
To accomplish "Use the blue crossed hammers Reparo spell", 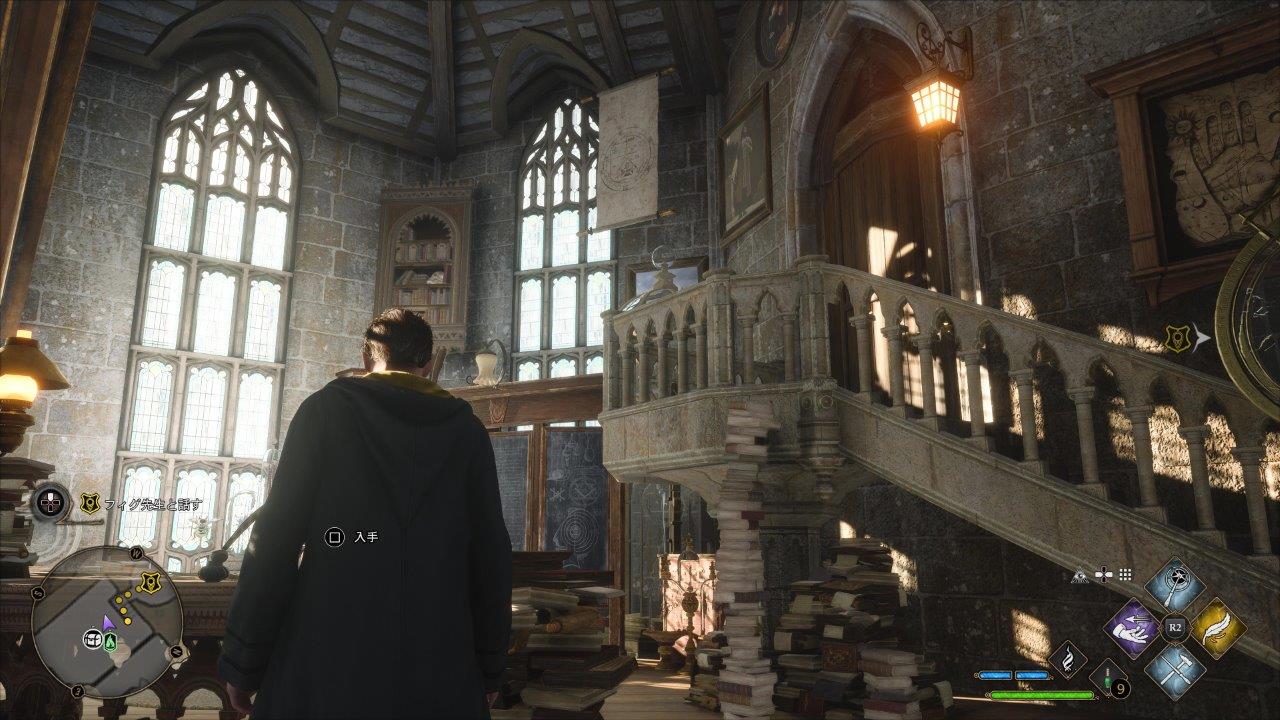I will tap(1175, 671).
